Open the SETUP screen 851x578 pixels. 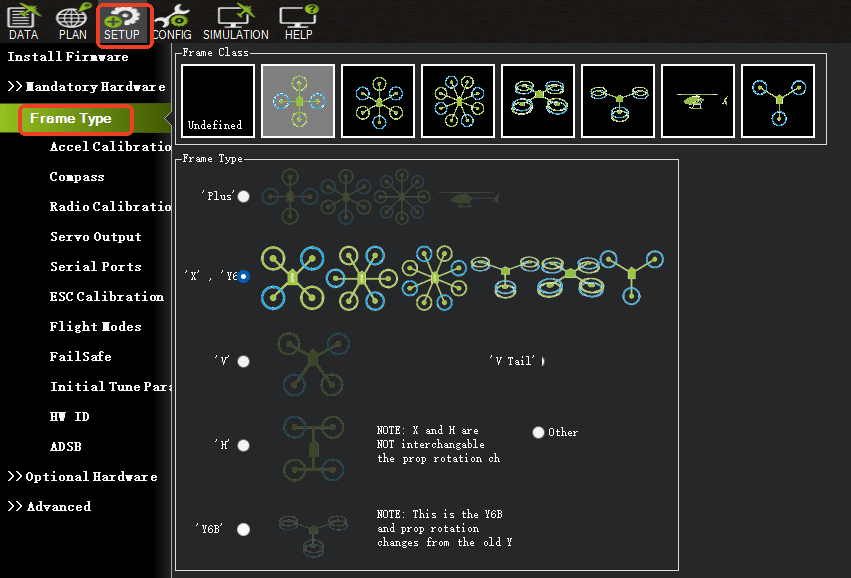tap(124, 22)
